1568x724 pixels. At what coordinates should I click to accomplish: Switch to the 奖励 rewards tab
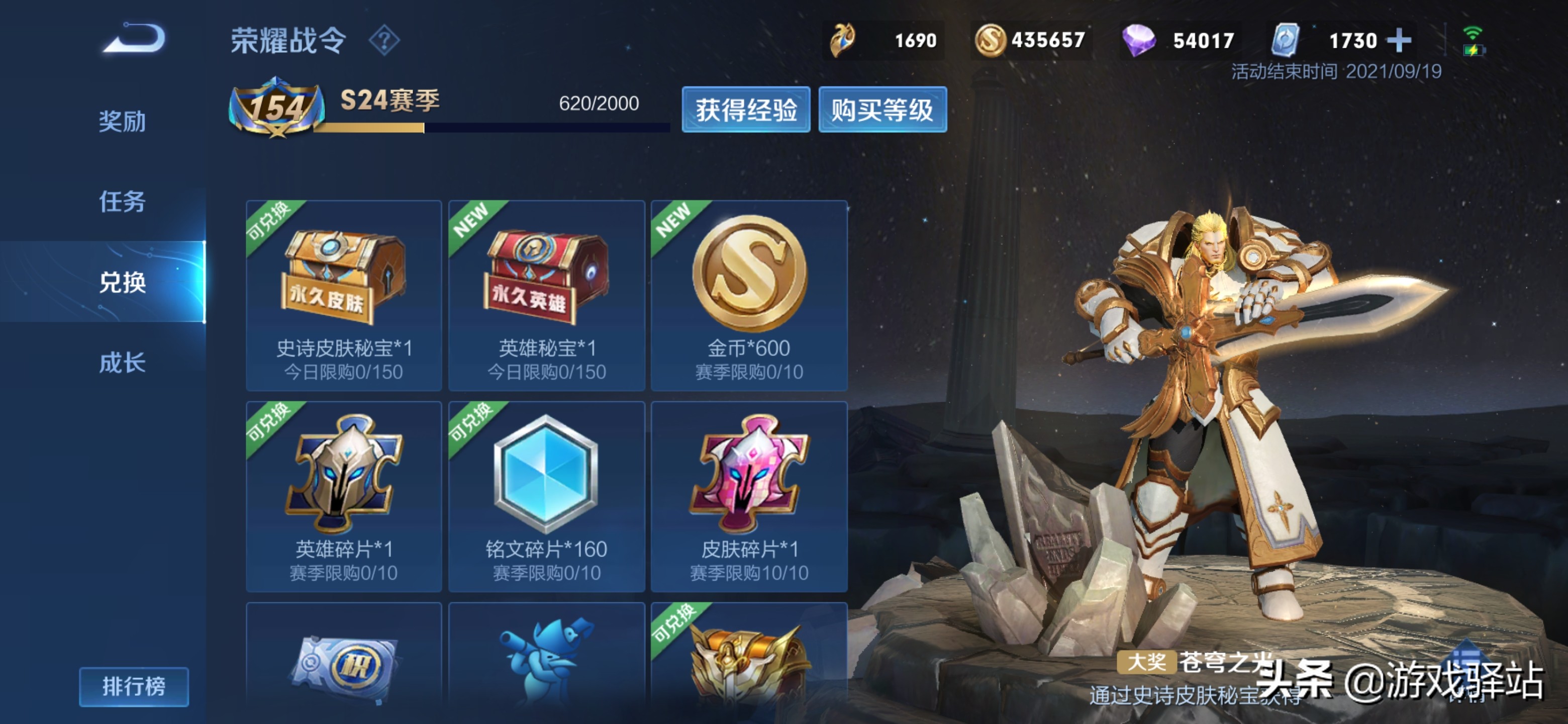pos(122,121)
